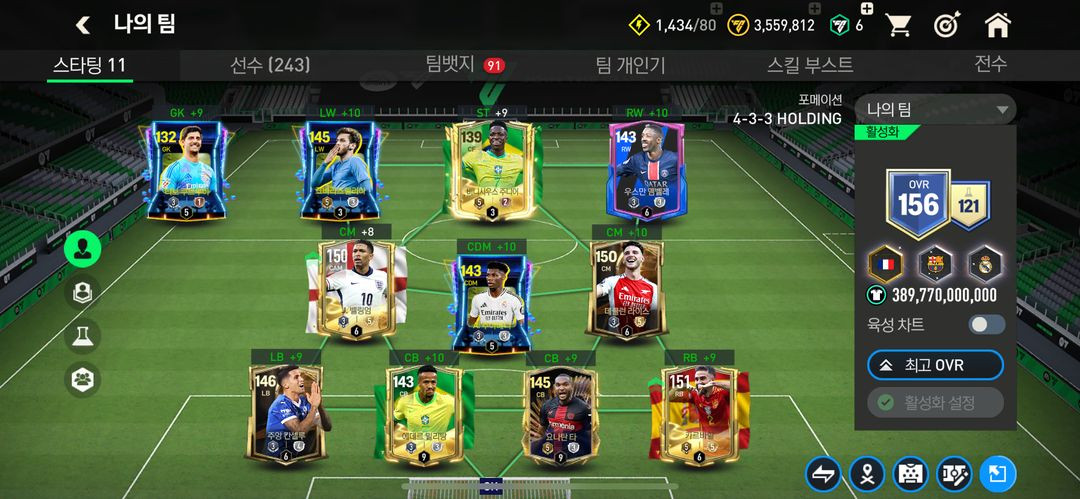1080x499 pixels.
Task: Open the target objectives icon
Action: [x=947, y=25]
